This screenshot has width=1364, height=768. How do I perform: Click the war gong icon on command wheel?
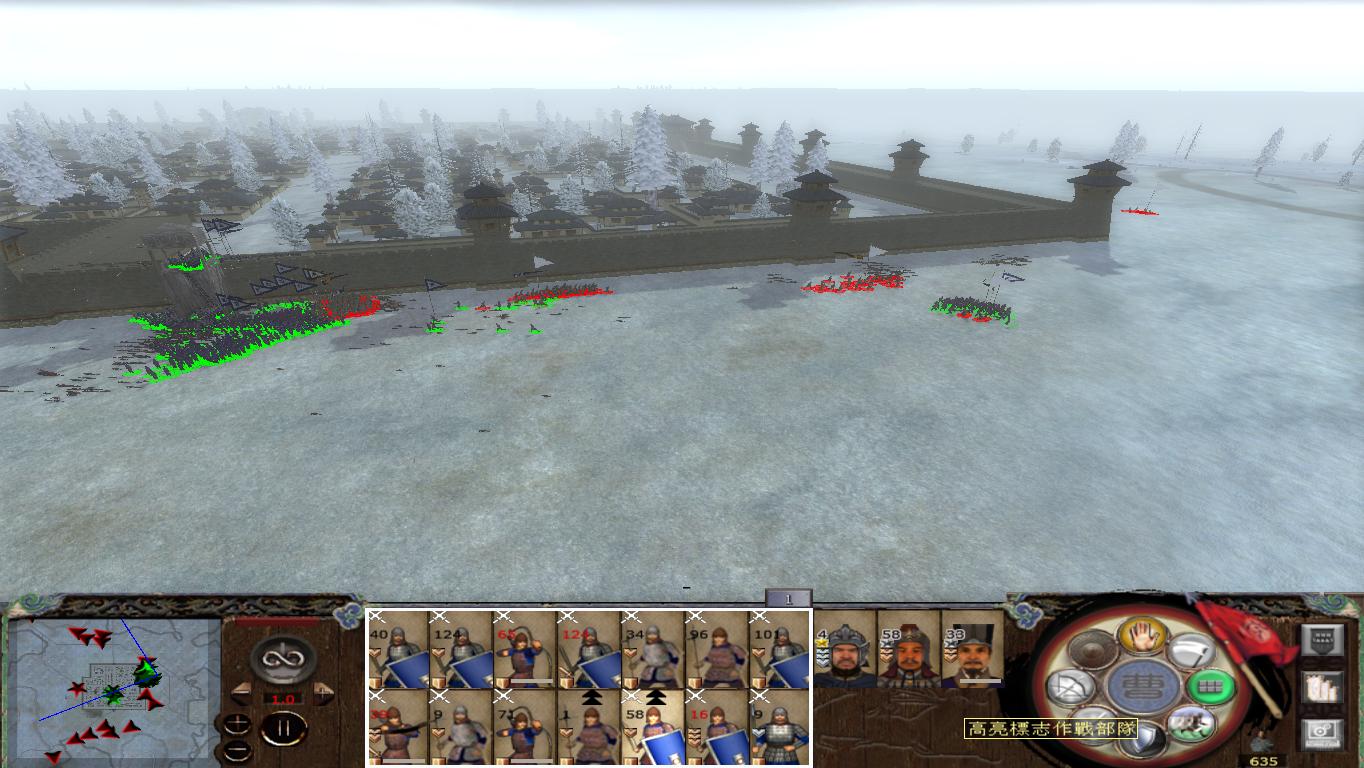(1092, 649)
